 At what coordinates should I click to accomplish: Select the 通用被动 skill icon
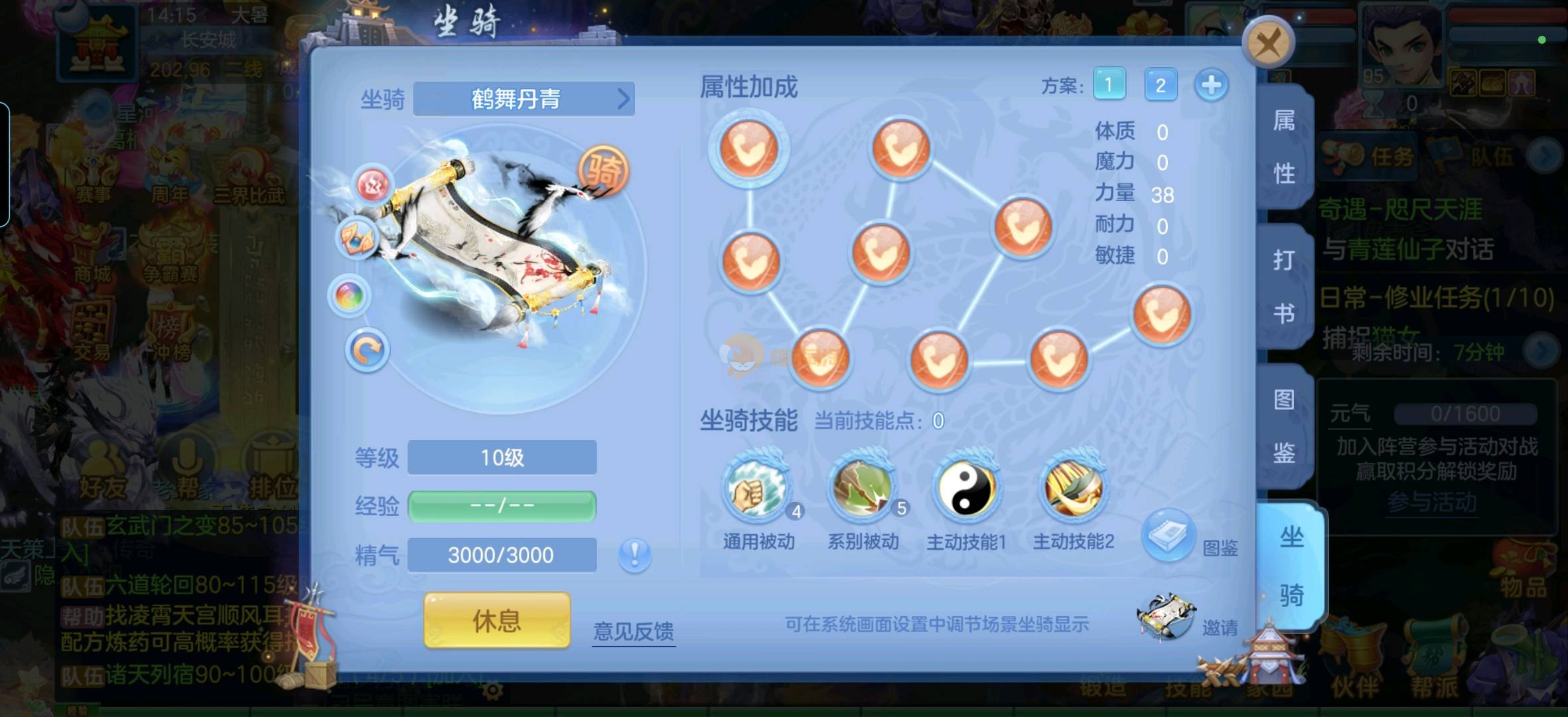[x=756, y=489]
